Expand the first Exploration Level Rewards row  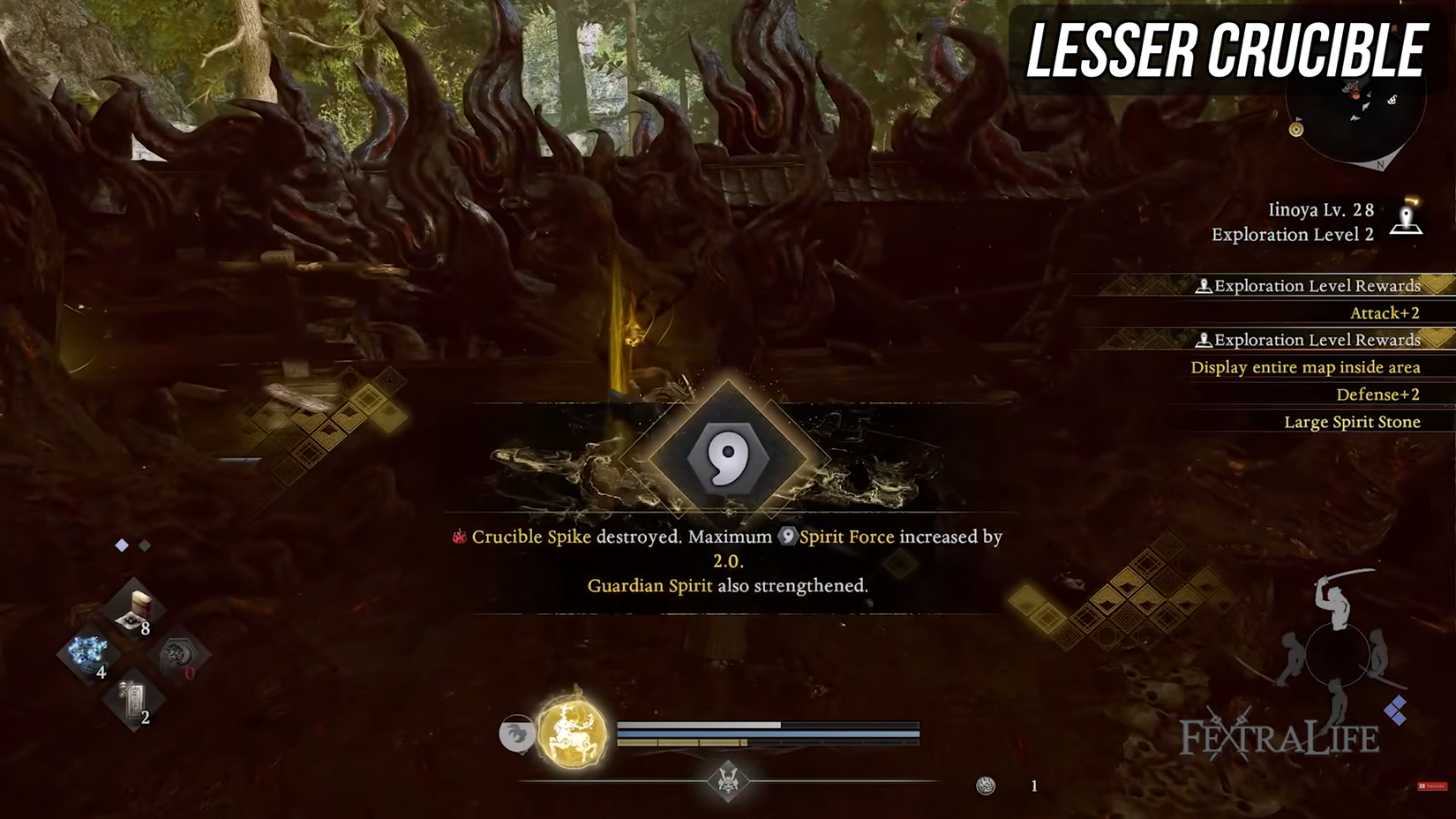point(1308,286)
